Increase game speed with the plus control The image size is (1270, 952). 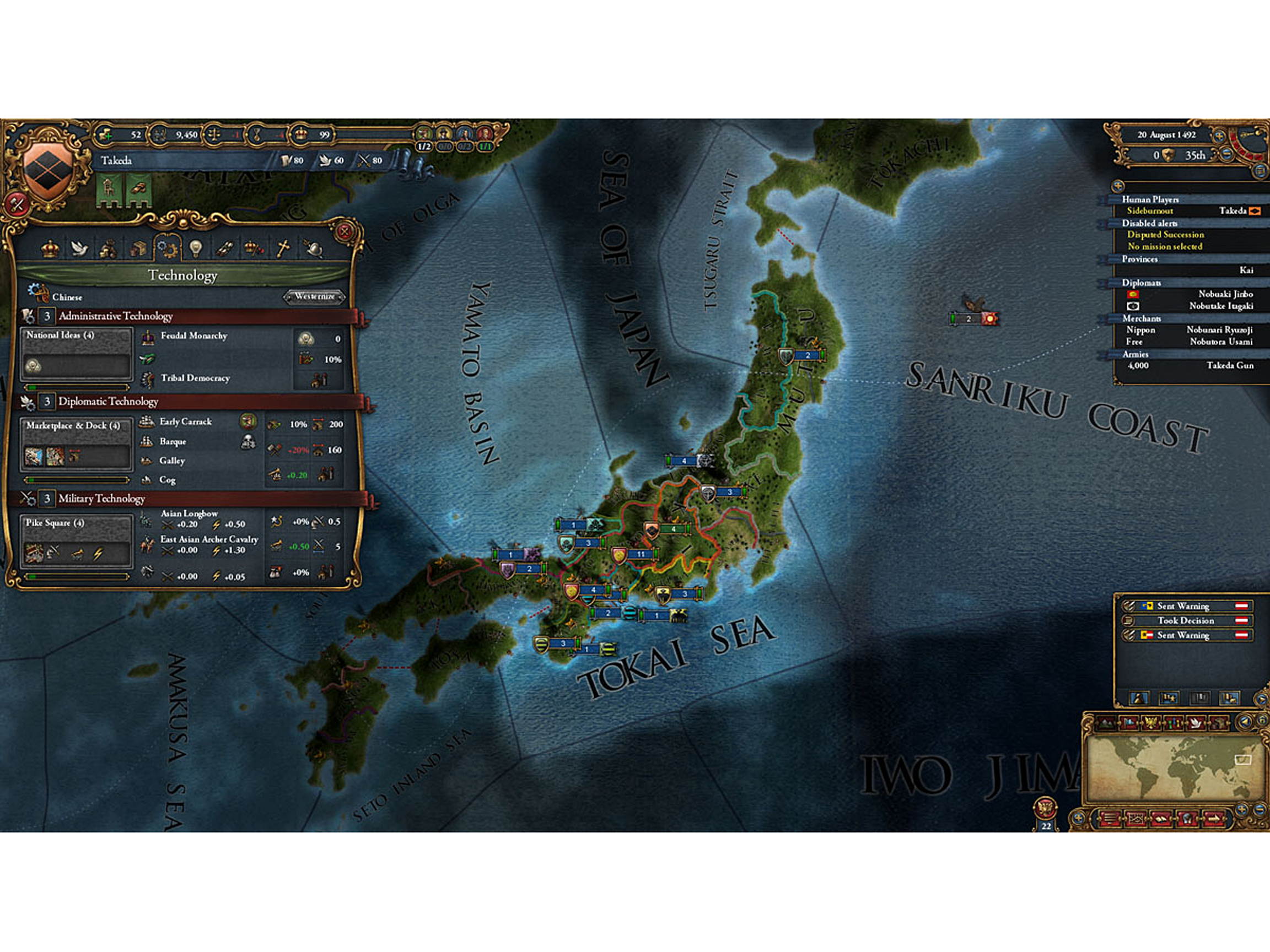click(1219, 137)
